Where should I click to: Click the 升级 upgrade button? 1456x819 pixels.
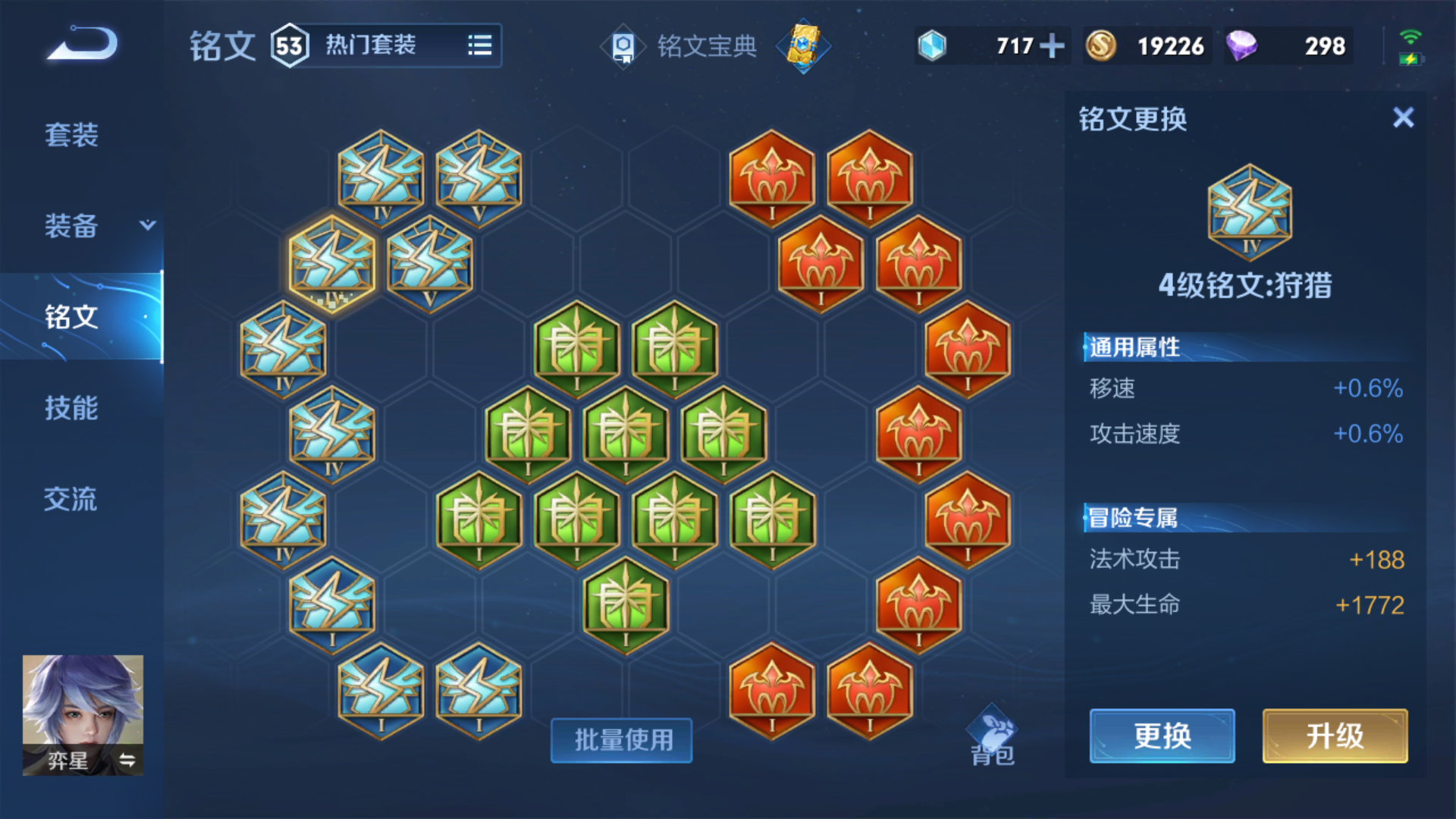1334,736
